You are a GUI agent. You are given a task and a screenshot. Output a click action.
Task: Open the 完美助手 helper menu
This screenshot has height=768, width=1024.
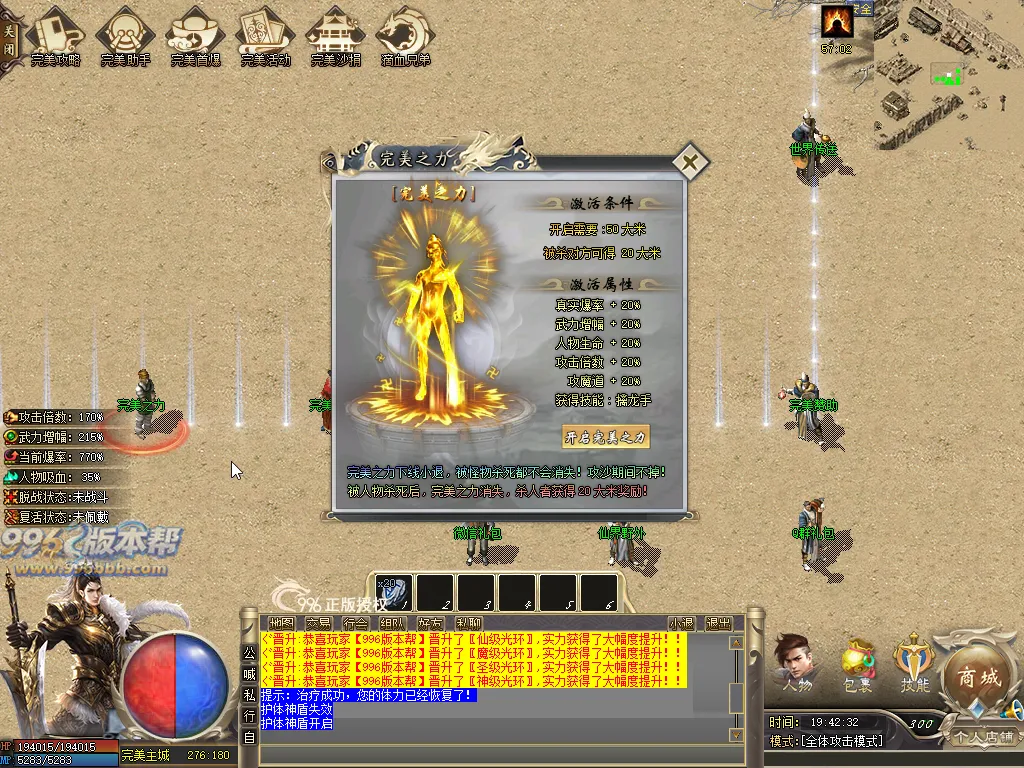click(x=125, y=36)
